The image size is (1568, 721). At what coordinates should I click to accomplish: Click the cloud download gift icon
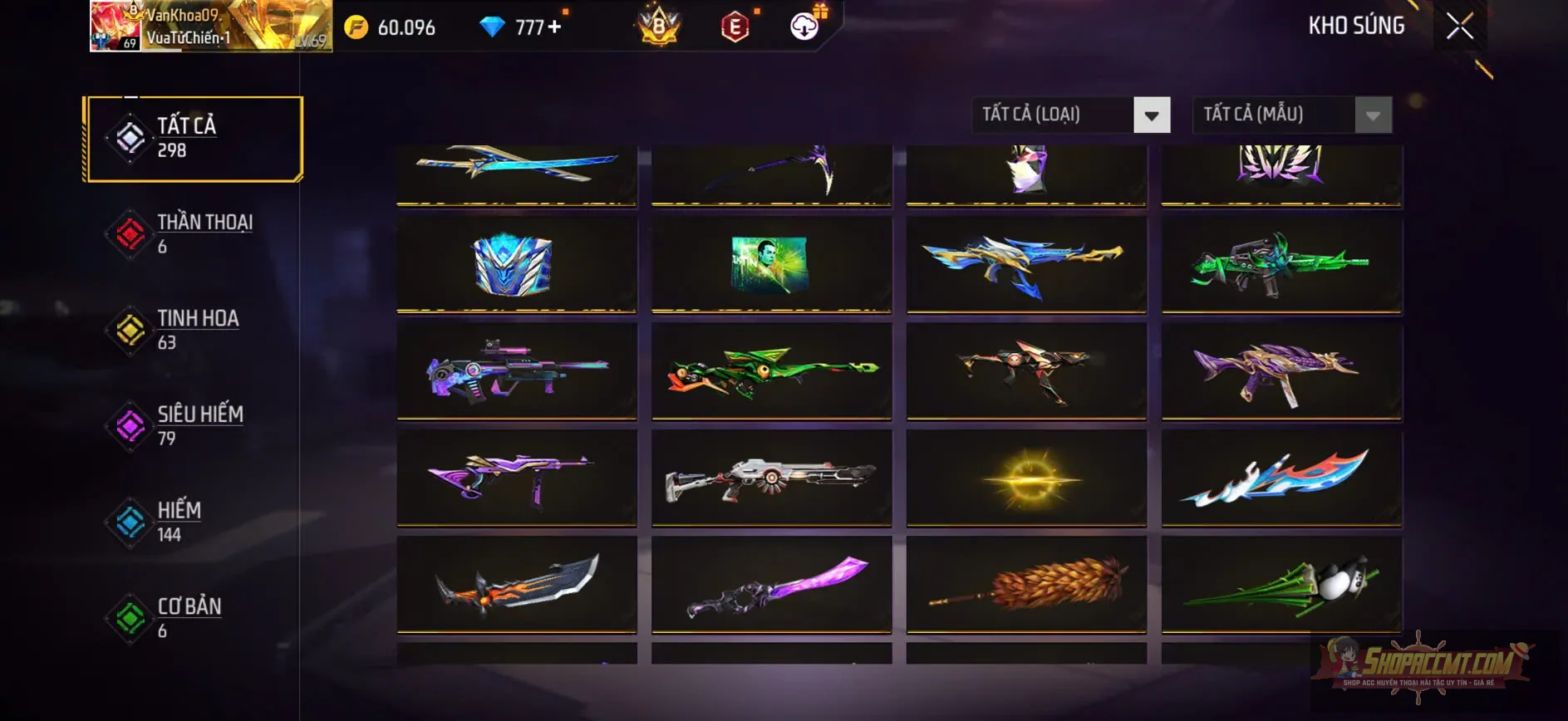(803, 27)
